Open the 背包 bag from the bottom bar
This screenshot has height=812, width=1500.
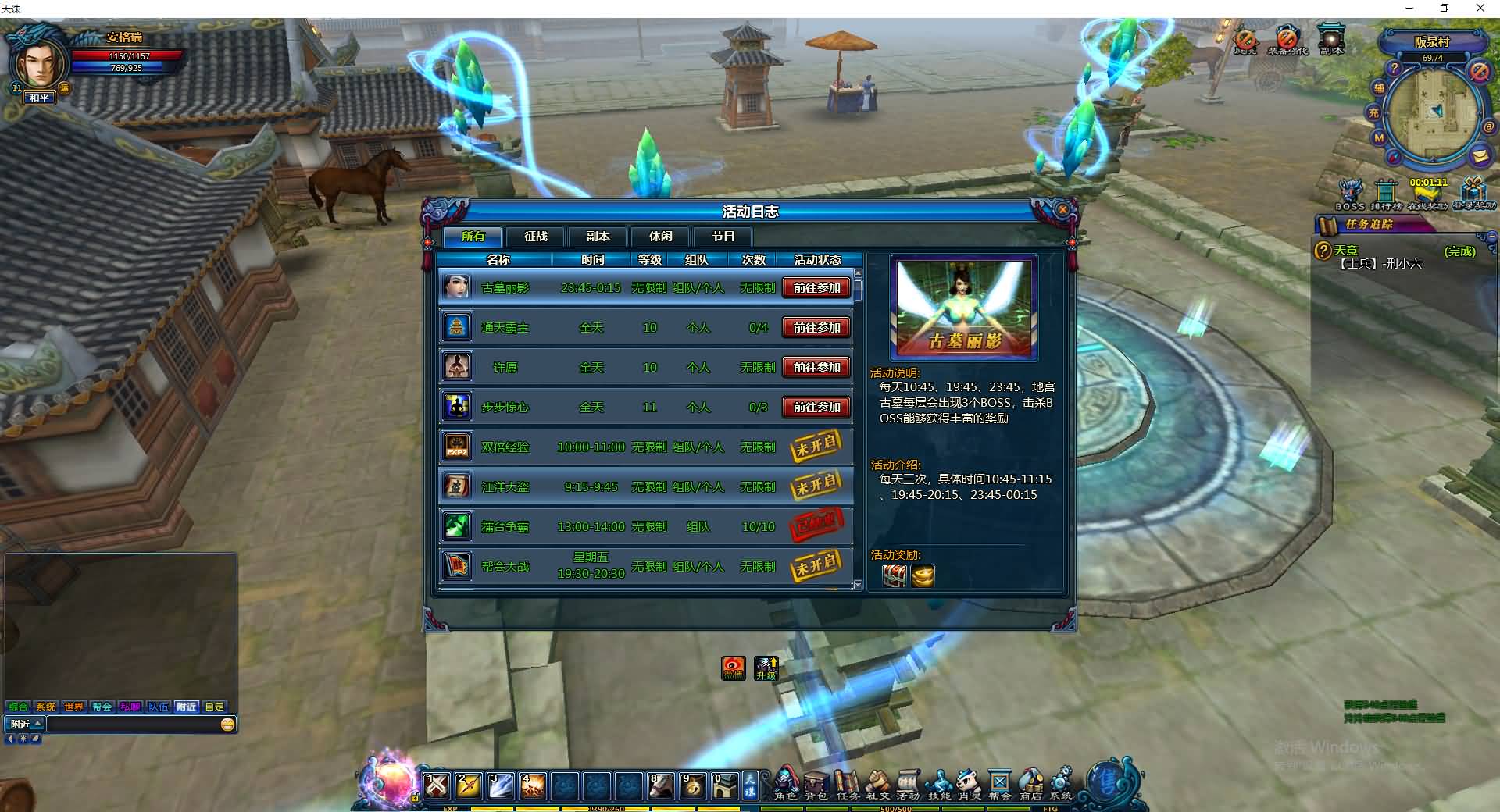coord(816,783)
